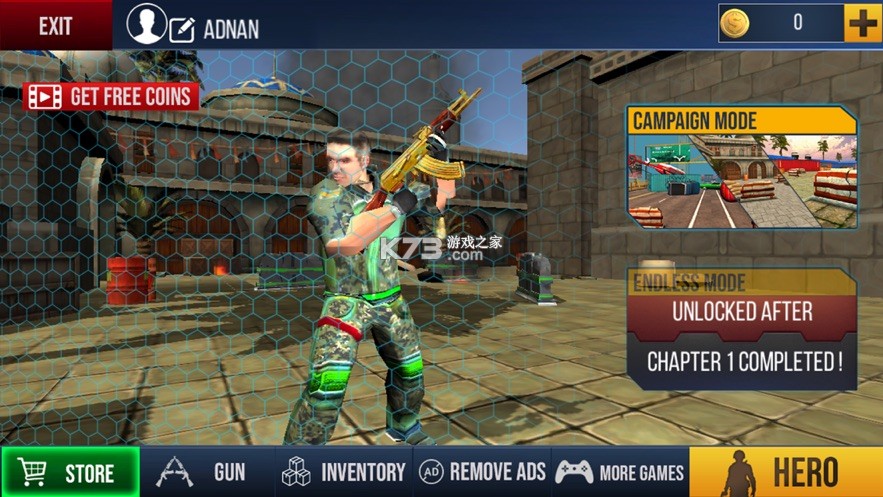Open the Gun menu

point(207,472)
